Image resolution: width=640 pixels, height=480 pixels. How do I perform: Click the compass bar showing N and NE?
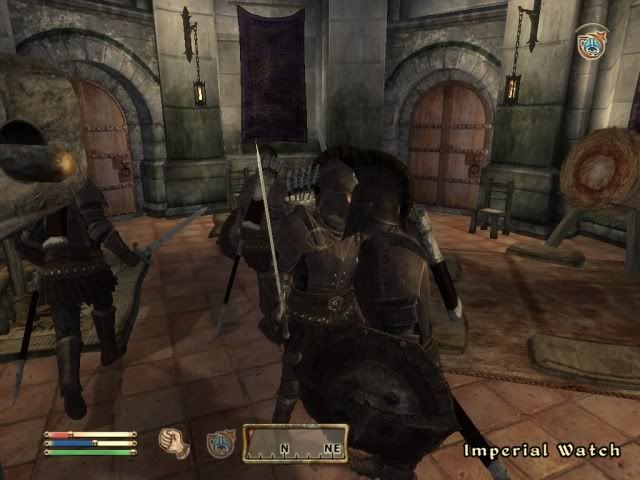(x=296, y=443)
